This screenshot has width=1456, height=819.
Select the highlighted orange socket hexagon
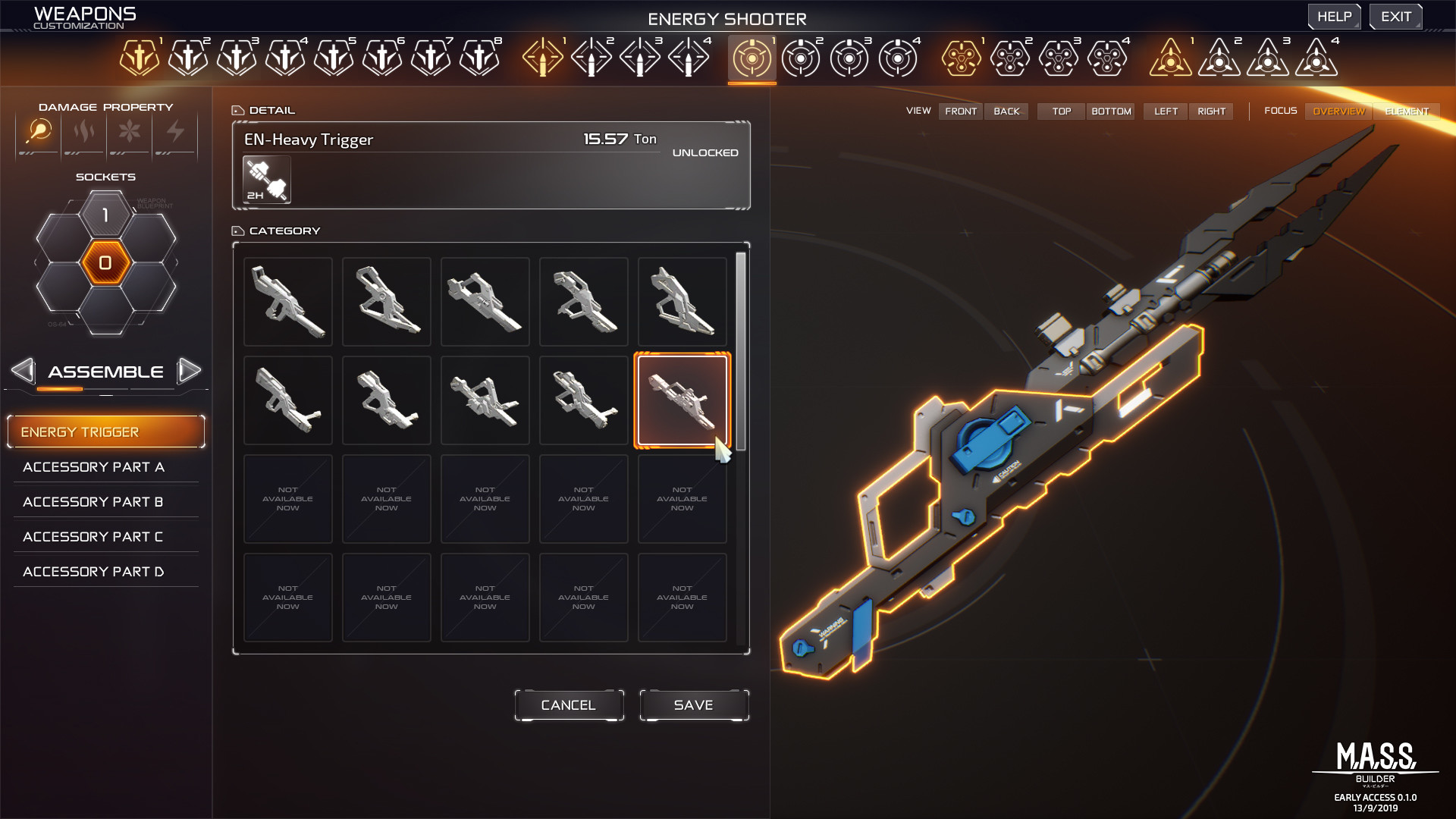[105, 263]
